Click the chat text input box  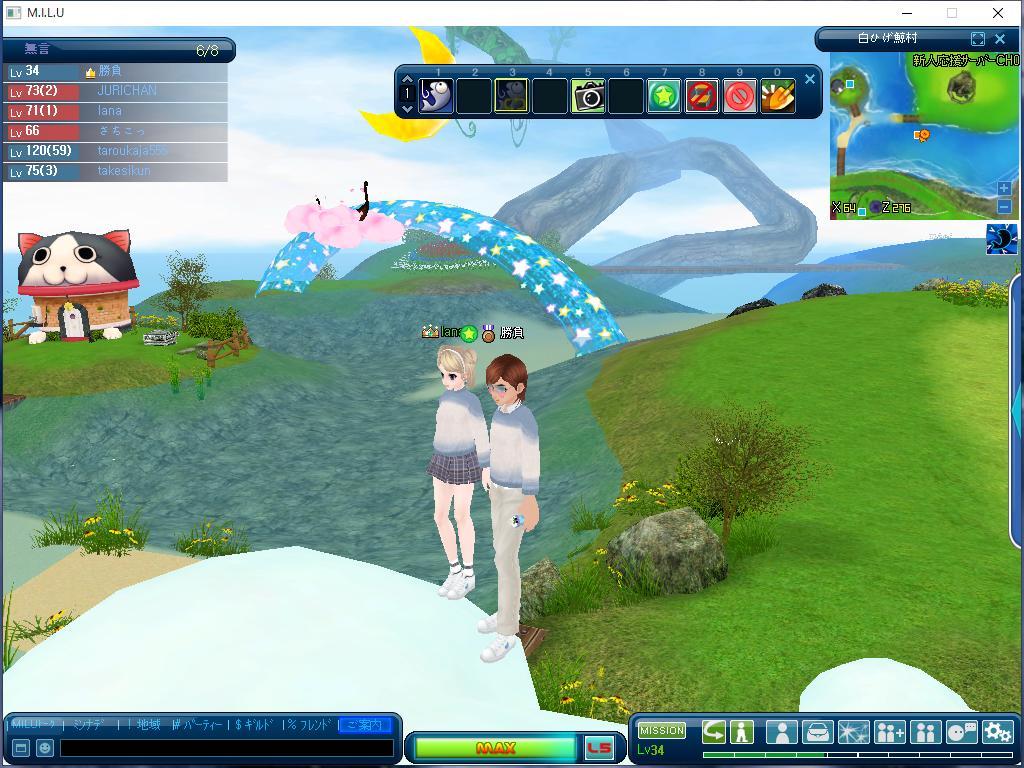click(226, 748)
